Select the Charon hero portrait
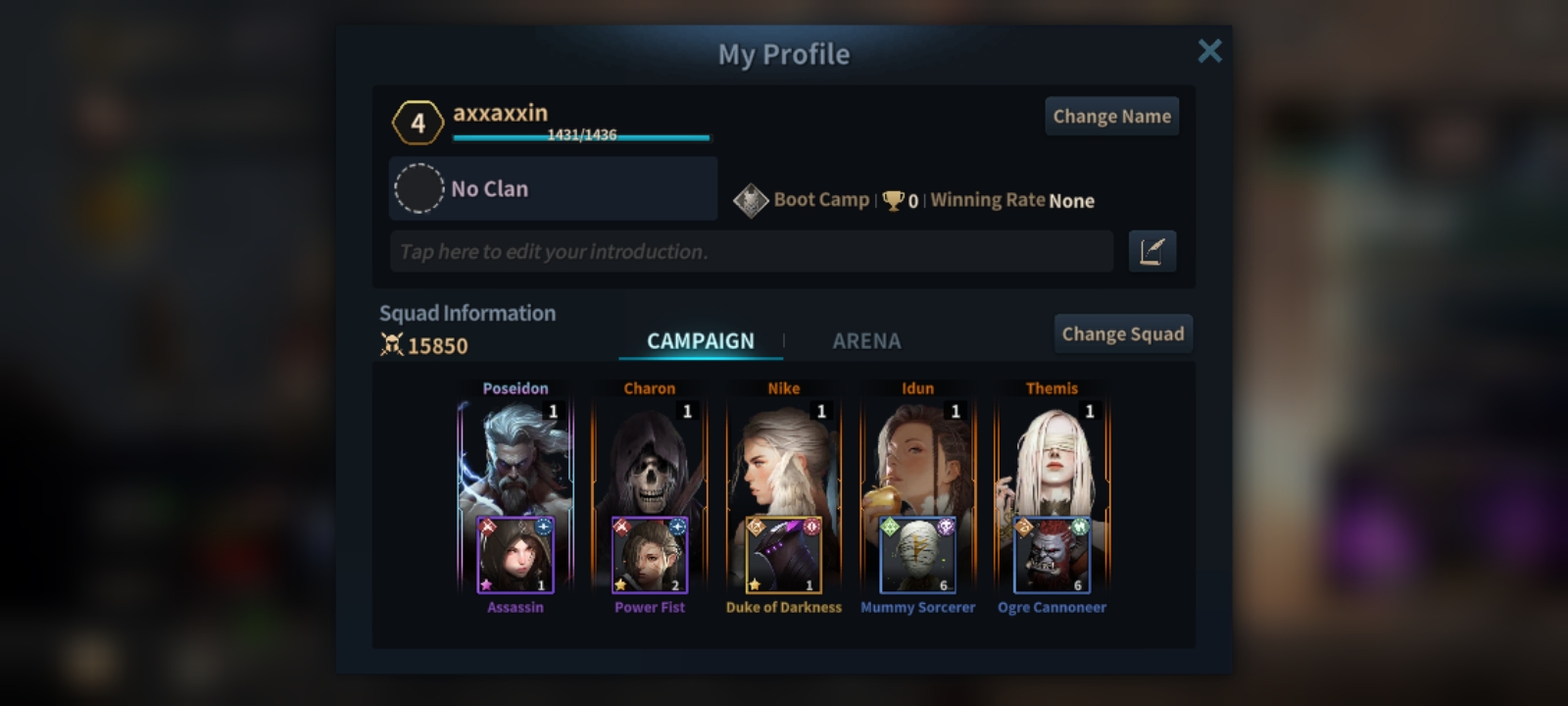Screen dimensions: 1568x706 tap(649, 456)
